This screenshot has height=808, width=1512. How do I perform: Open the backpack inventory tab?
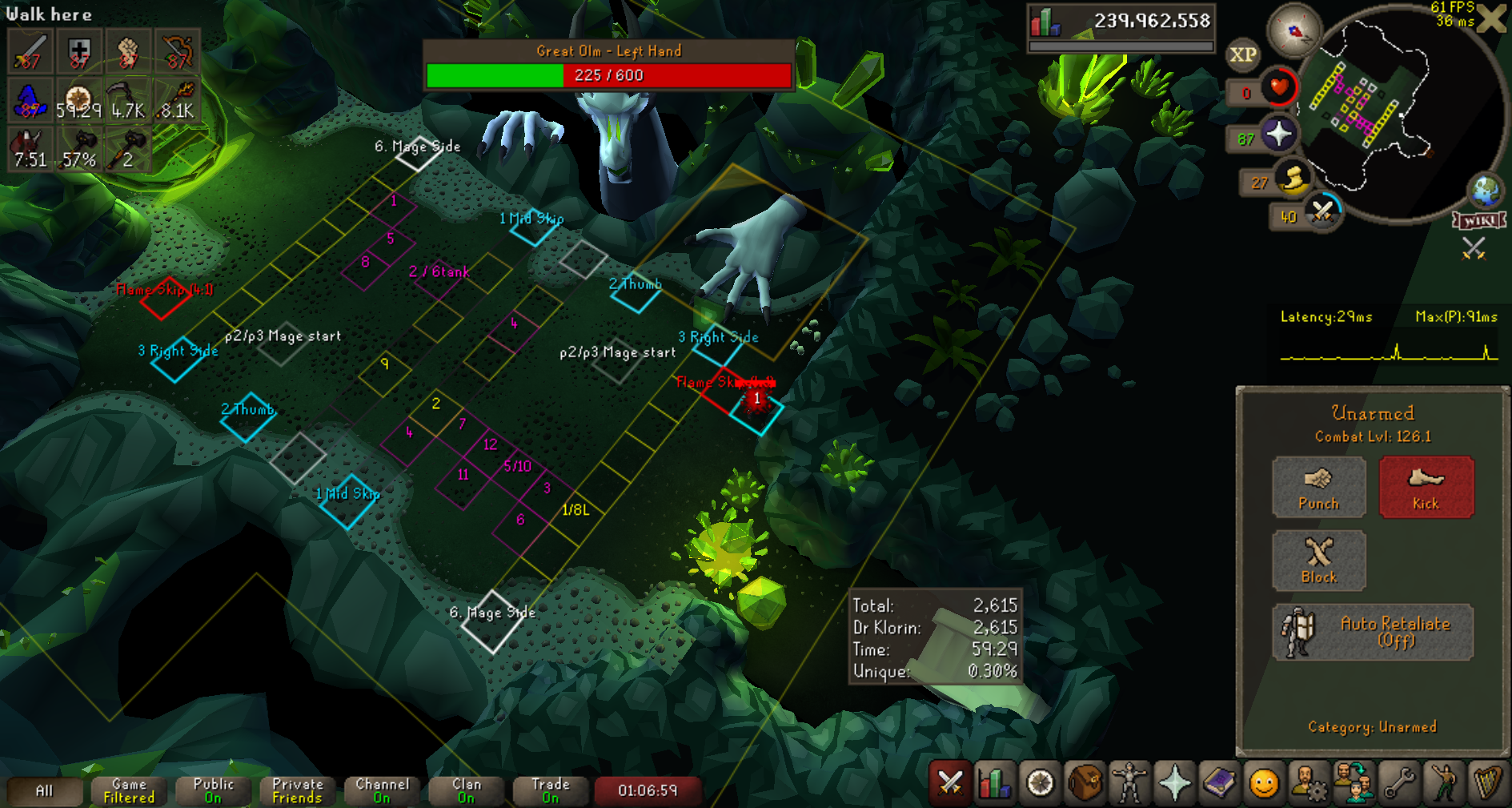1085,782
